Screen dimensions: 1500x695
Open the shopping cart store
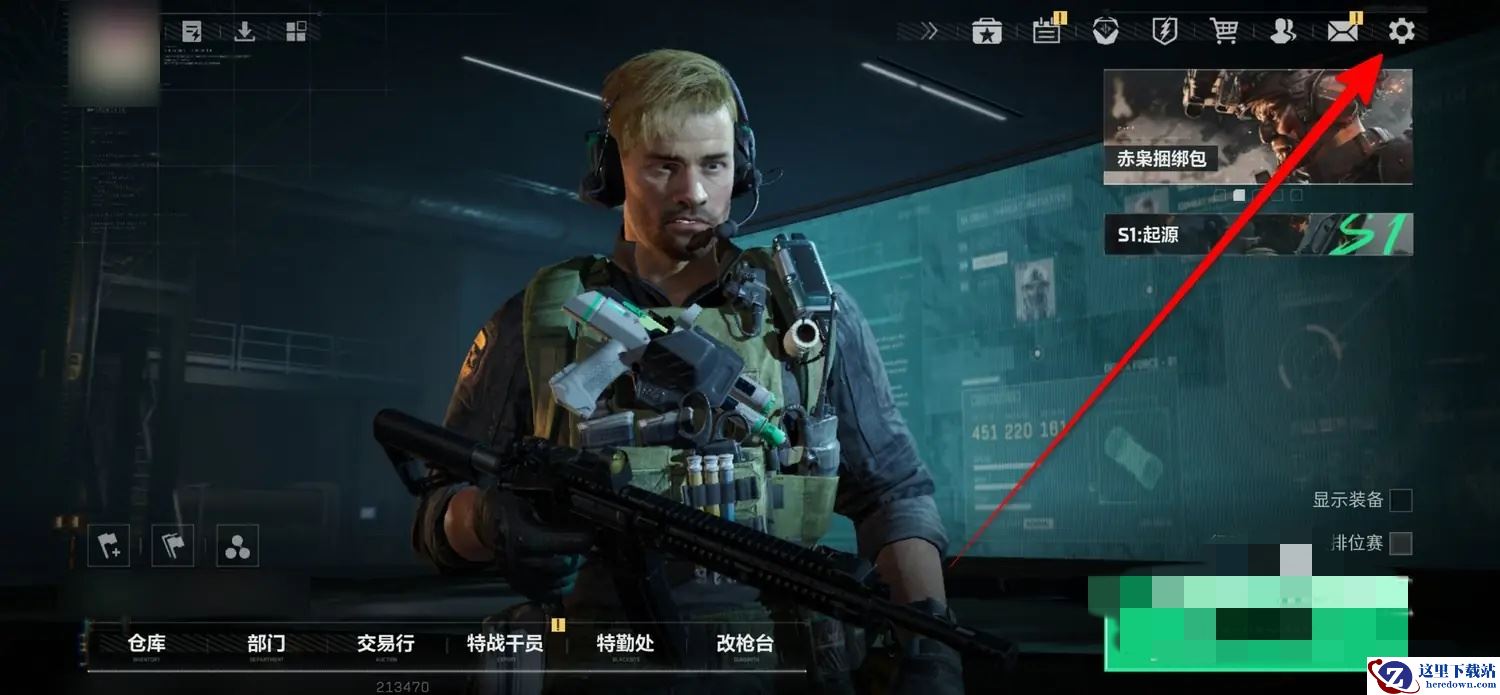coord(1224,32)
